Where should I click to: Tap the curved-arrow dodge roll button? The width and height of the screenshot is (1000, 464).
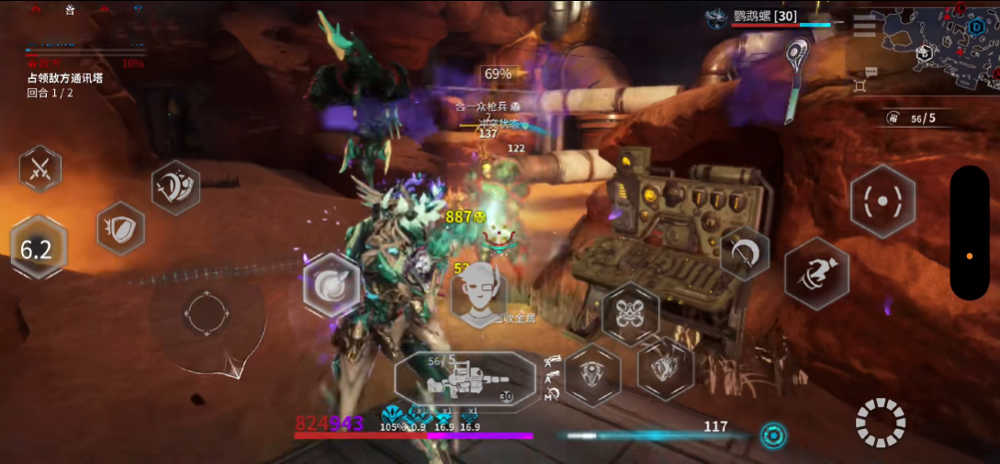pos(744,254)
